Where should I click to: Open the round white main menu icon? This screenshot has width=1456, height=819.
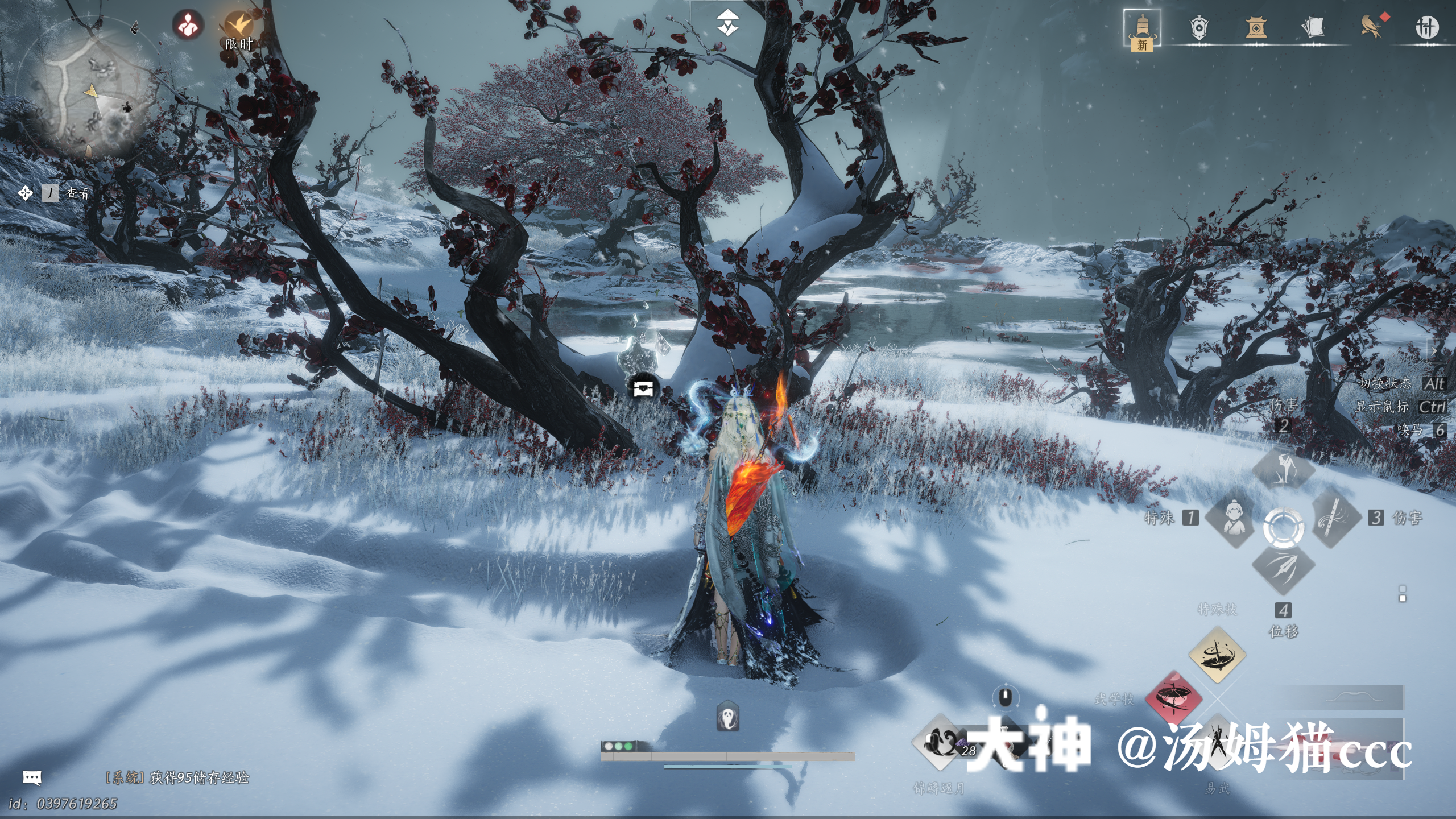click(1427, 27)
